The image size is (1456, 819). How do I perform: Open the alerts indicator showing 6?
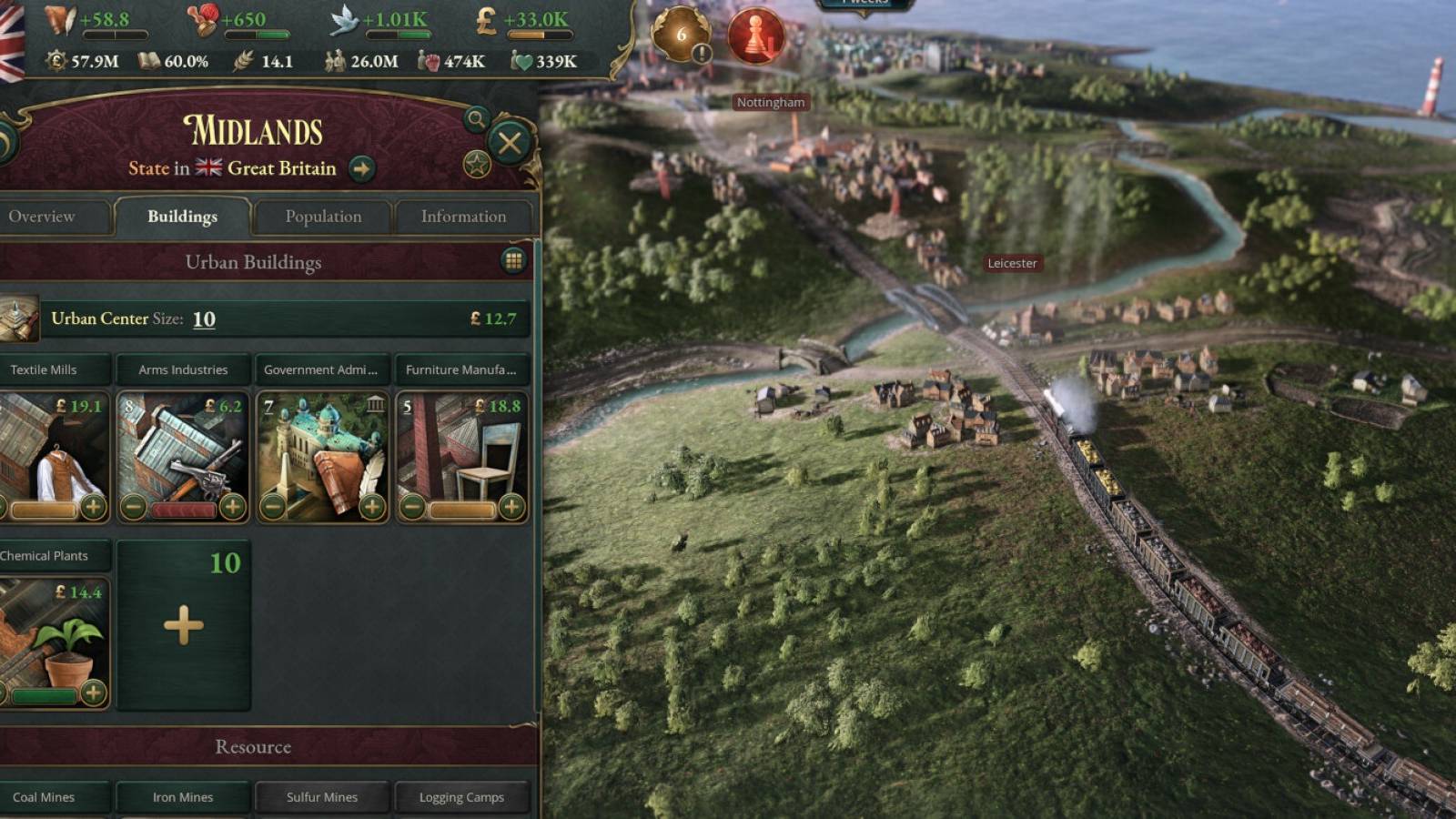679,36
